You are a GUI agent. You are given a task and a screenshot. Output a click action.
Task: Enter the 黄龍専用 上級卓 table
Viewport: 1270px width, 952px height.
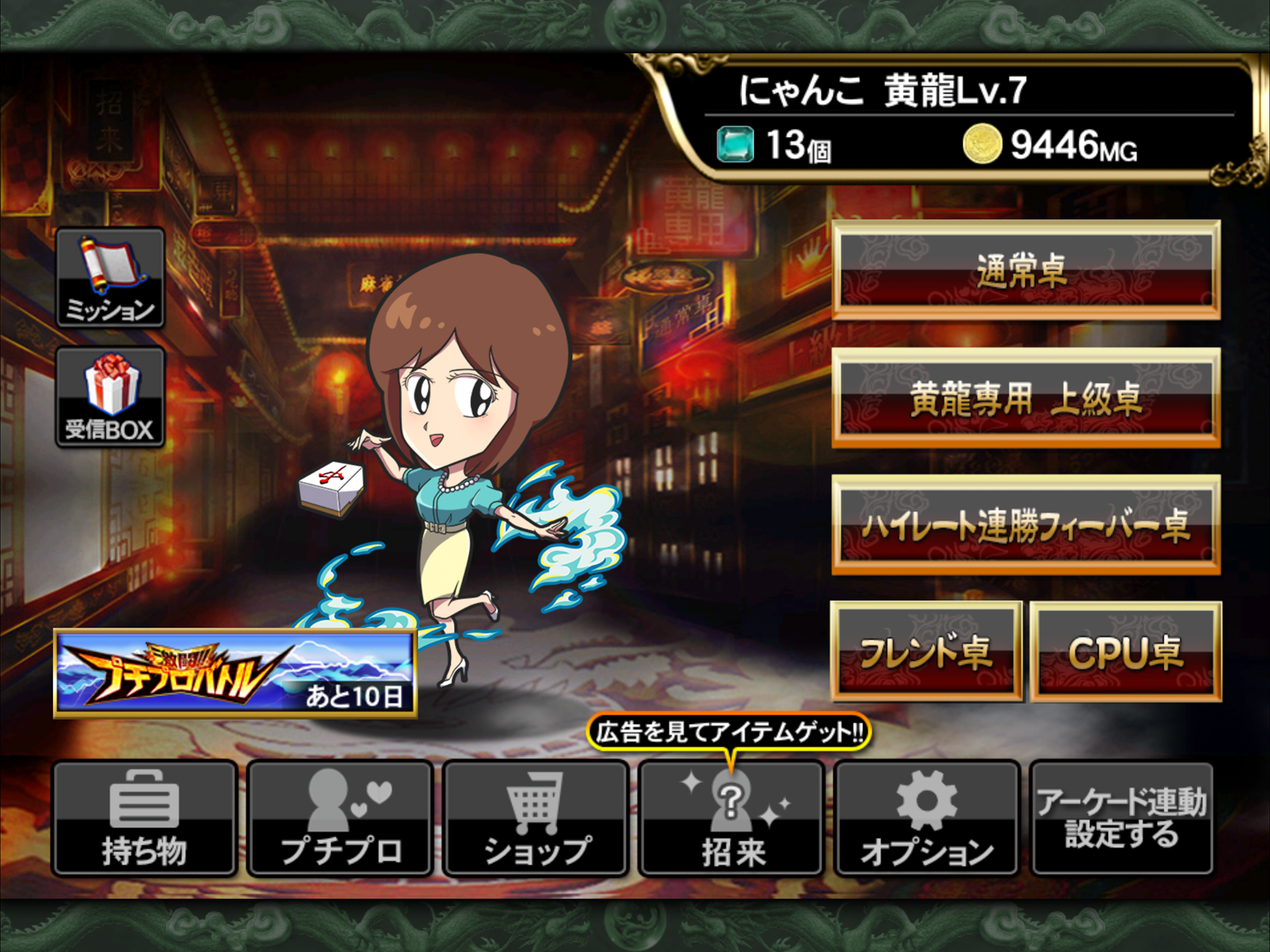point(1025,398)
